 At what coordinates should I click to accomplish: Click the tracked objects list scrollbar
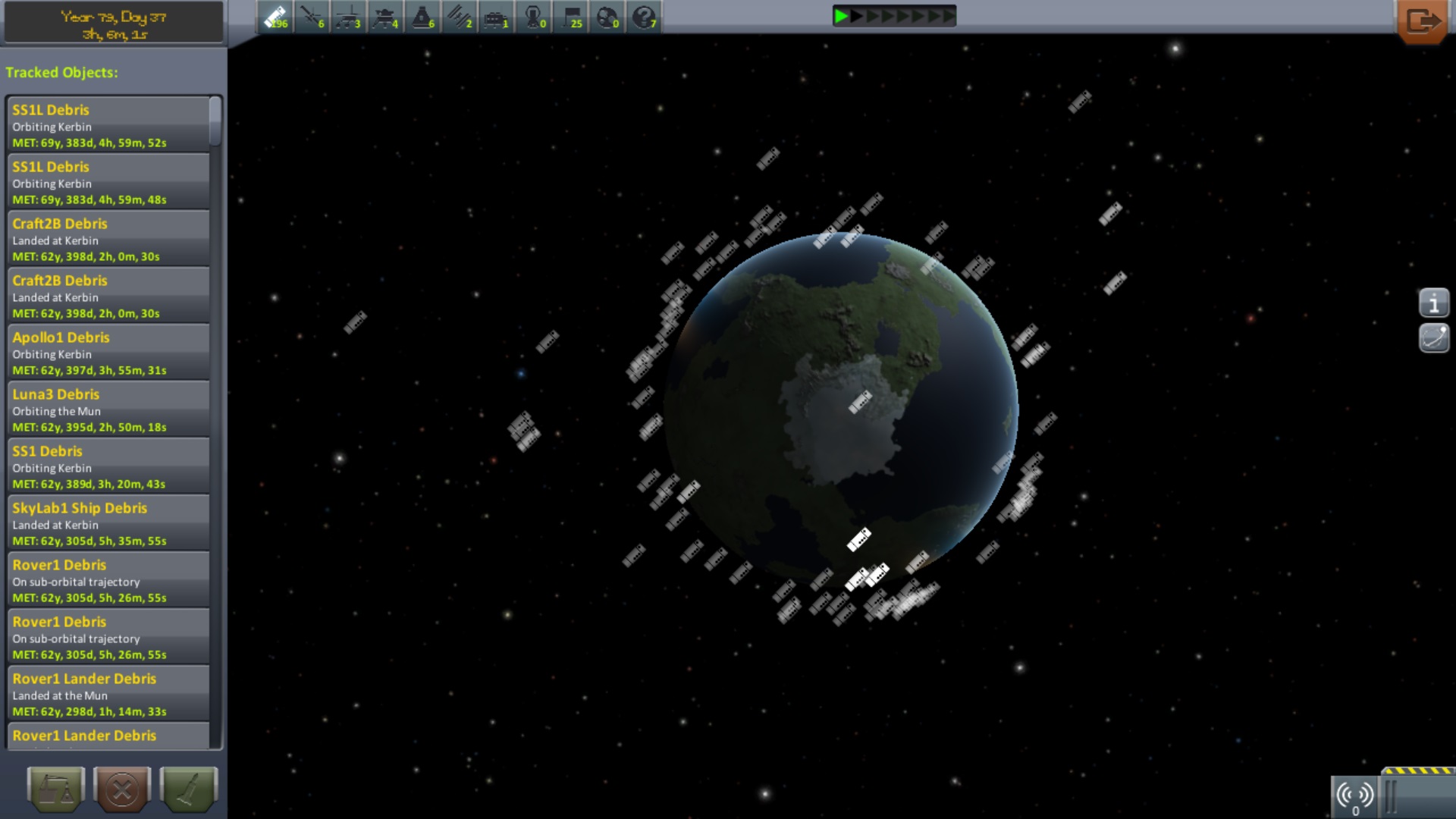(x=215, y=121)
